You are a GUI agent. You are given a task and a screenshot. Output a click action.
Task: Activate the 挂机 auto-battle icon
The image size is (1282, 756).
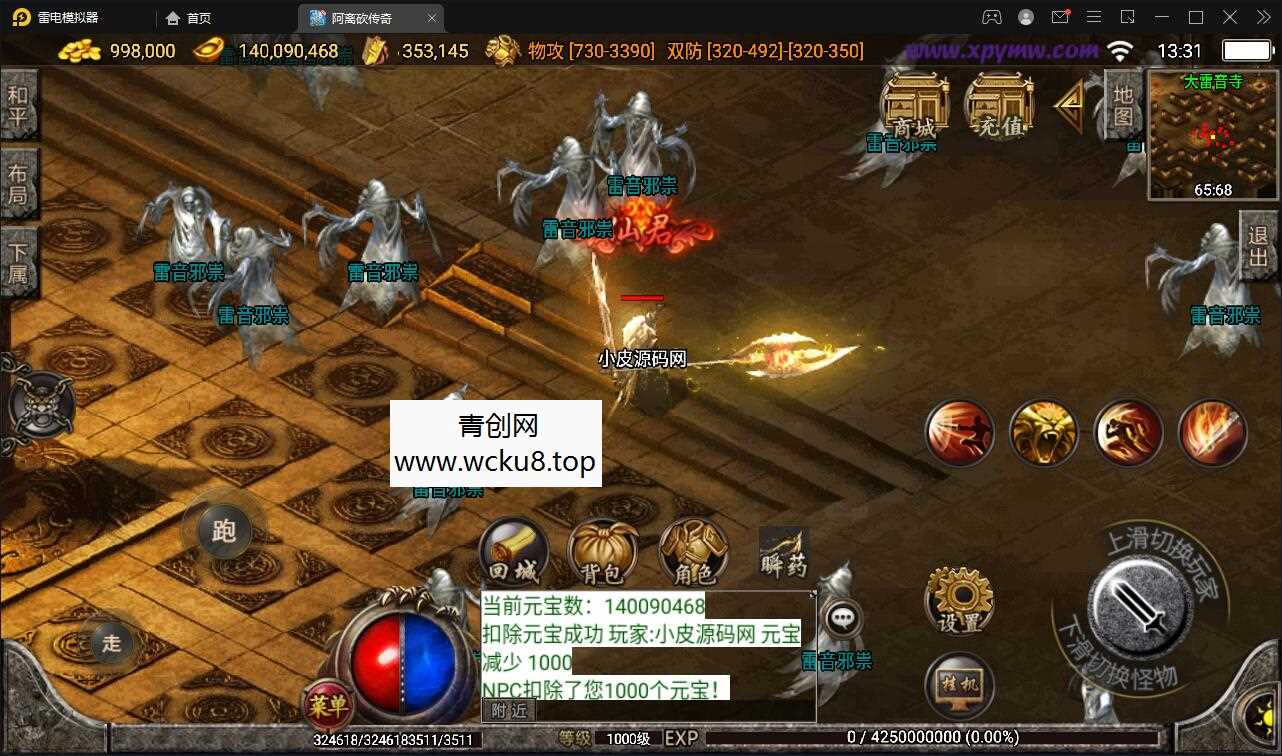click(958, 686)
